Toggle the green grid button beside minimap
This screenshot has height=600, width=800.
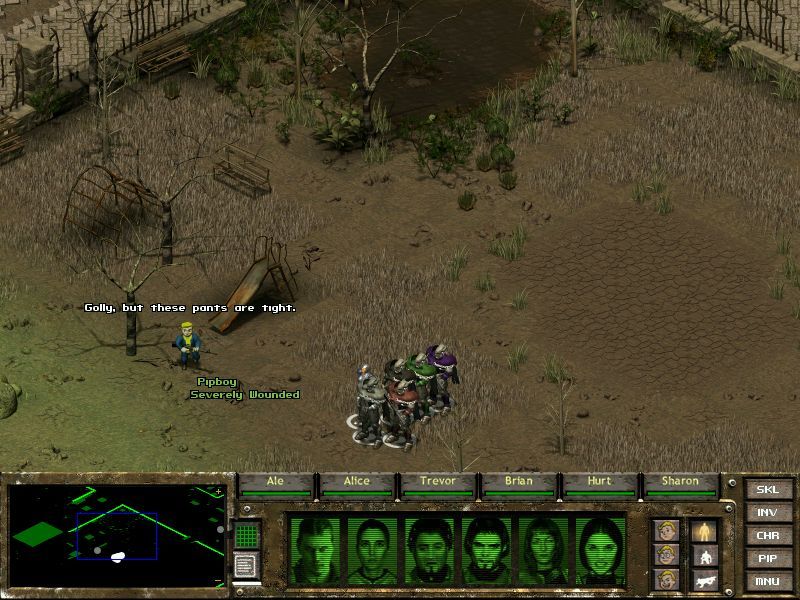point(247,534)
